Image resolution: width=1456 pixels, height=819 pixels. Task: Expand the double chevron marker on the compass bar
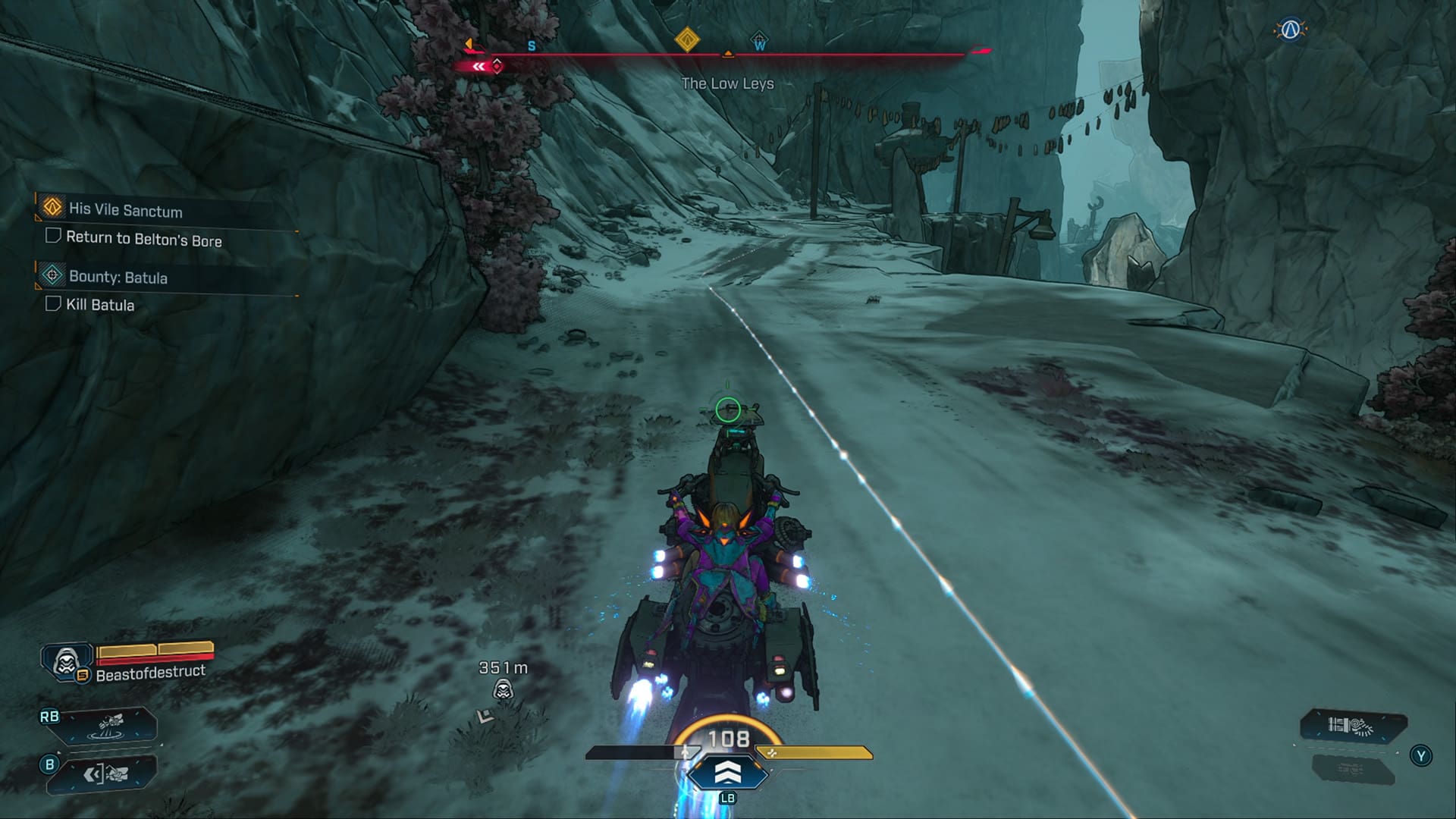[478, 67]
